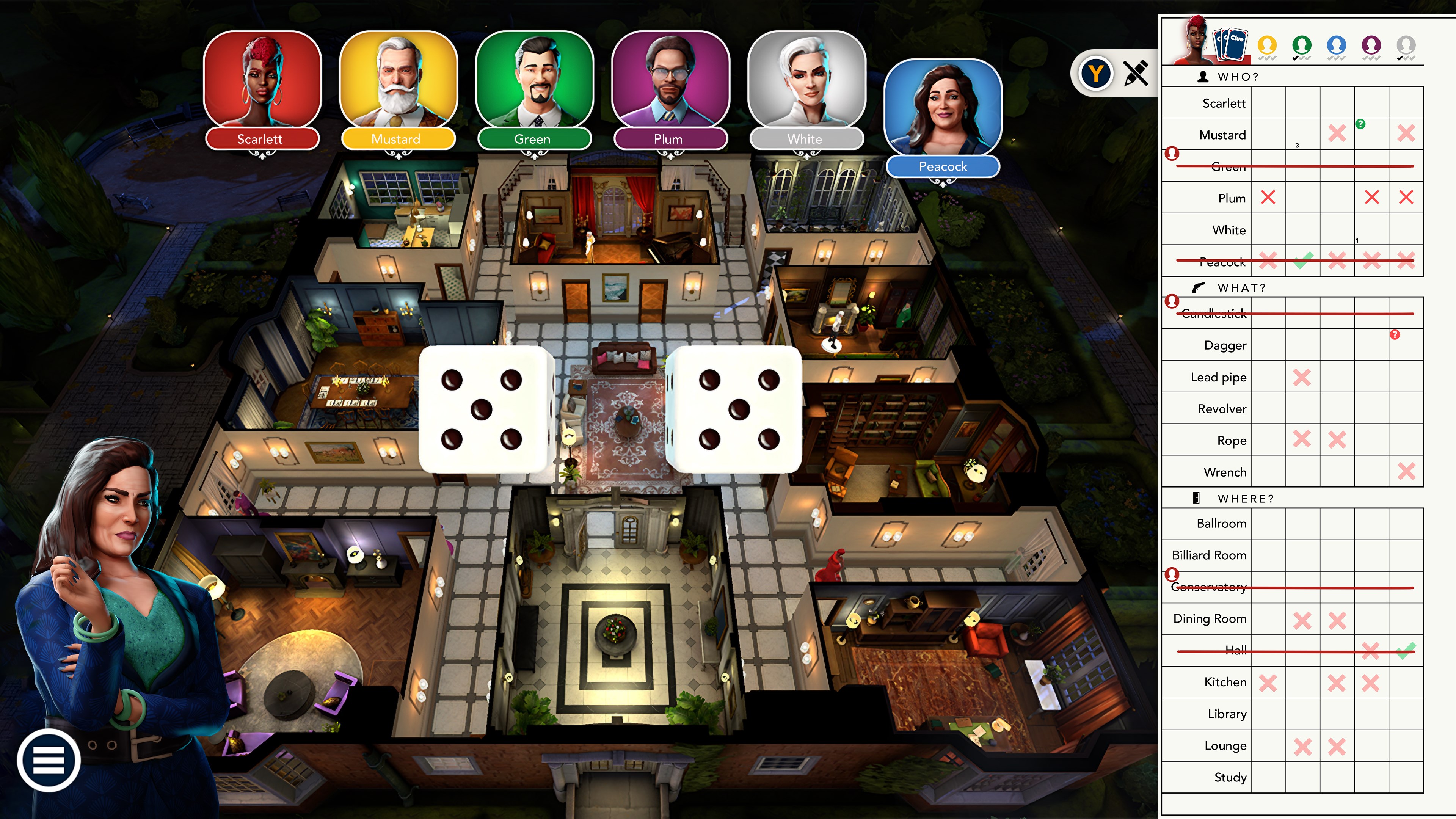
Task: Select the Revolver row on the clue sheet
Action: point(1221,409)
